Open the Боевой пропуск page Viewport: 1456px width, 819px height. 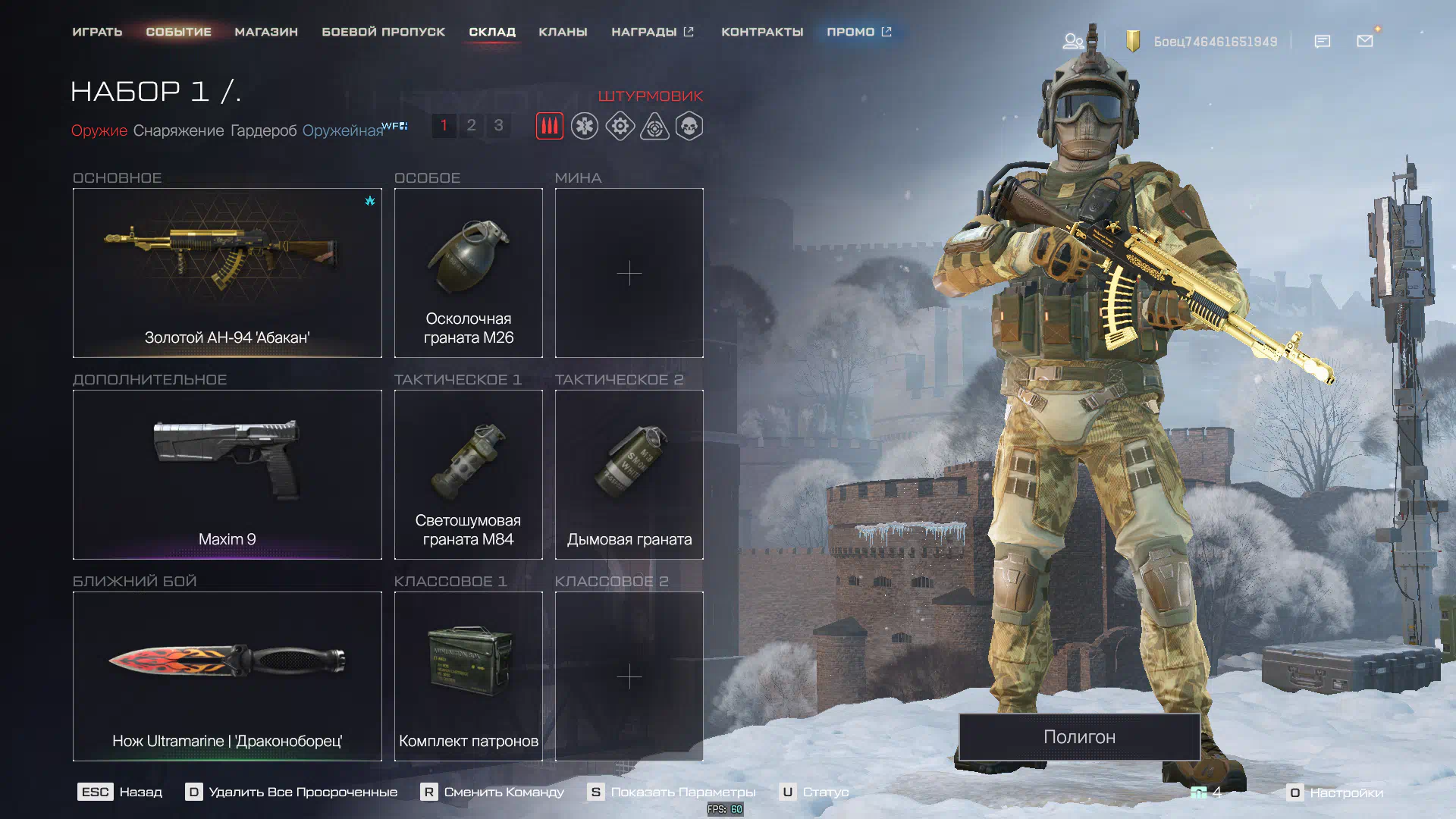pyautogui.click(x=383, y=32)
